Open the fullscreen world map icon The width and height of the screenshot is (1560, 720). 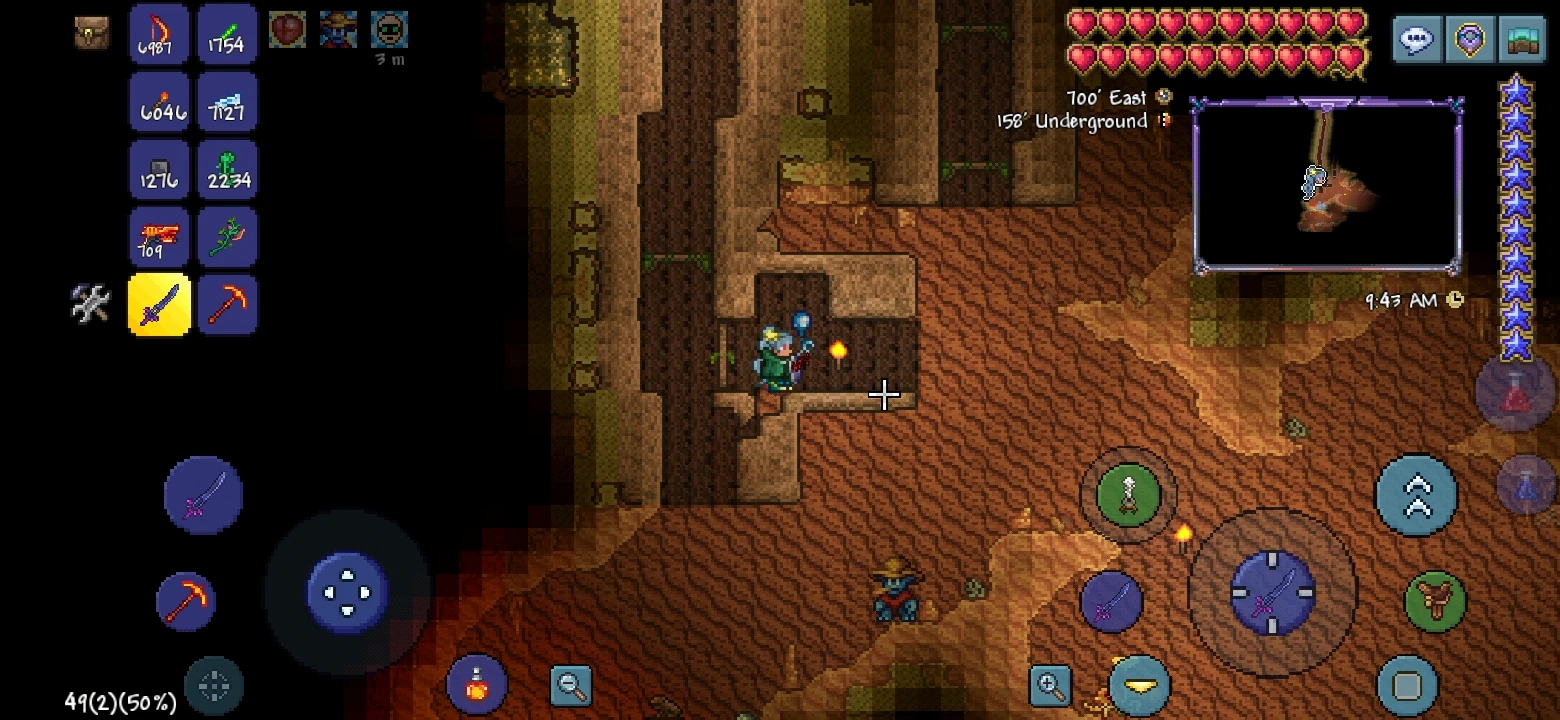pyautogui.click(x=1522, y=40)
